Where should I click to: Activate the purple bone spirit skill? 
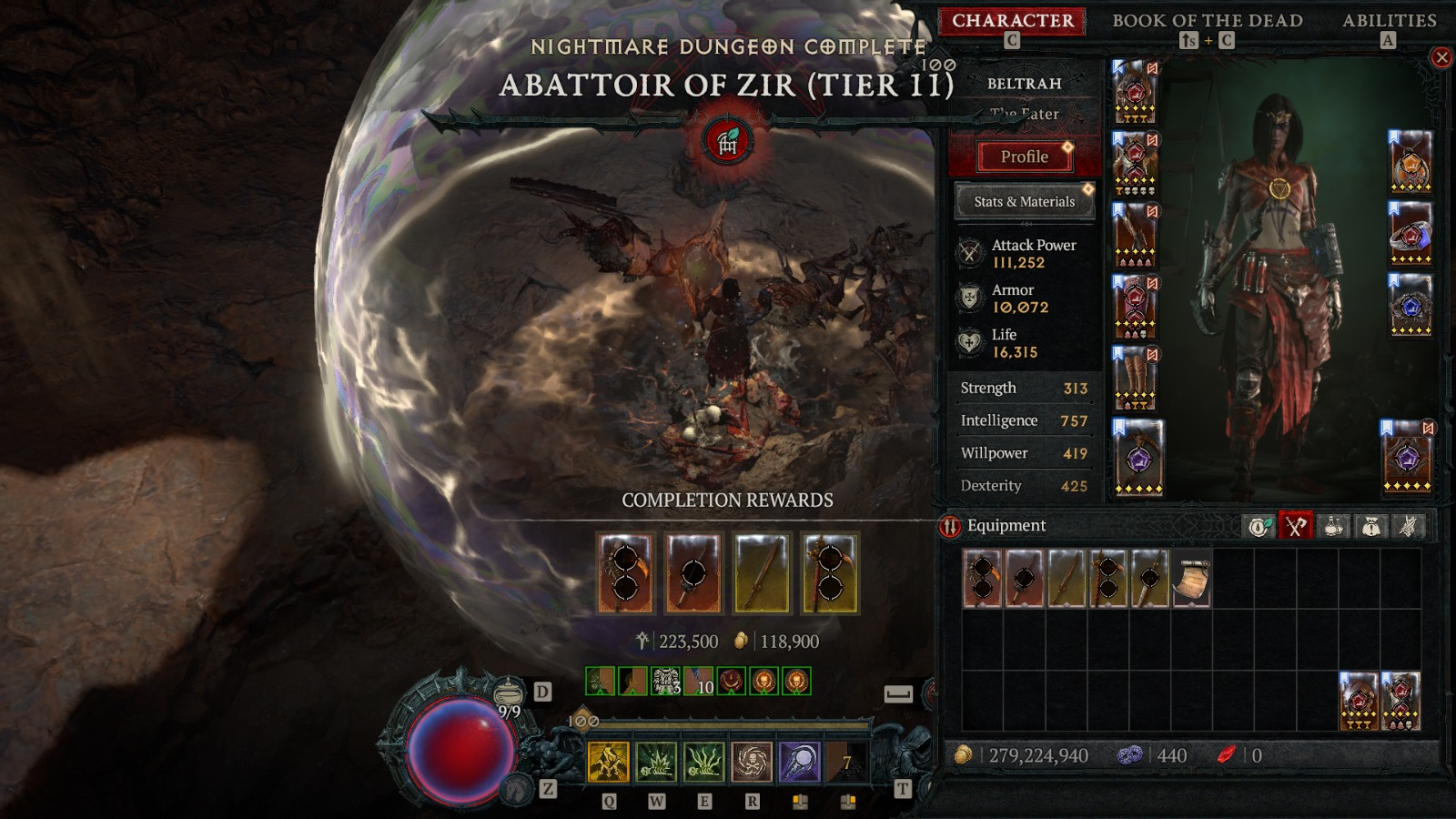point(799,763)
